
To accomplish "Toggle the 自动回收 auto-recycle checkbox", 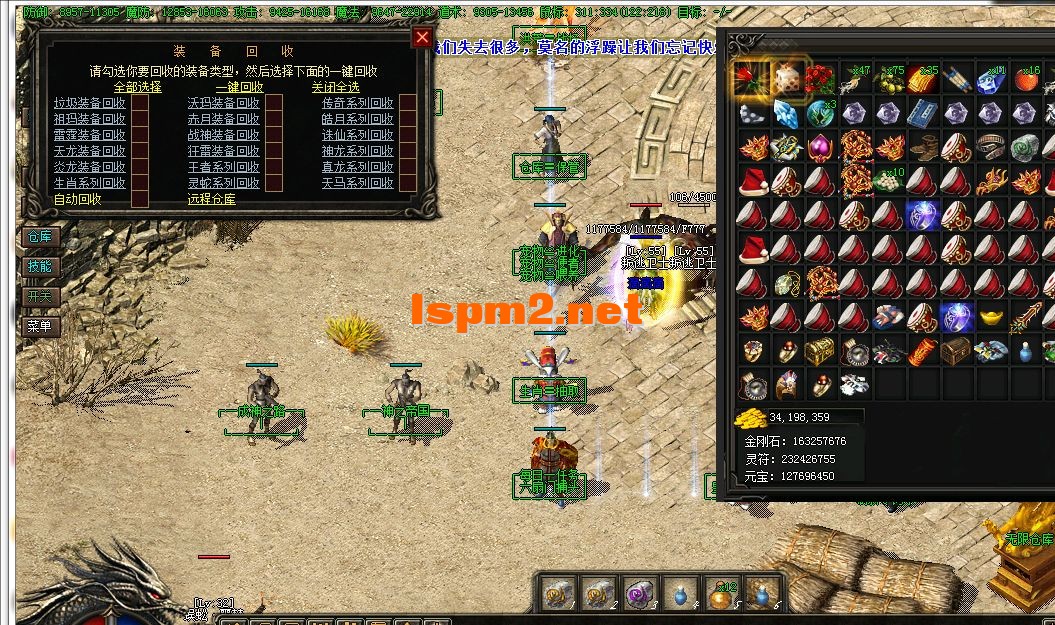I will (x=140, y=198).
